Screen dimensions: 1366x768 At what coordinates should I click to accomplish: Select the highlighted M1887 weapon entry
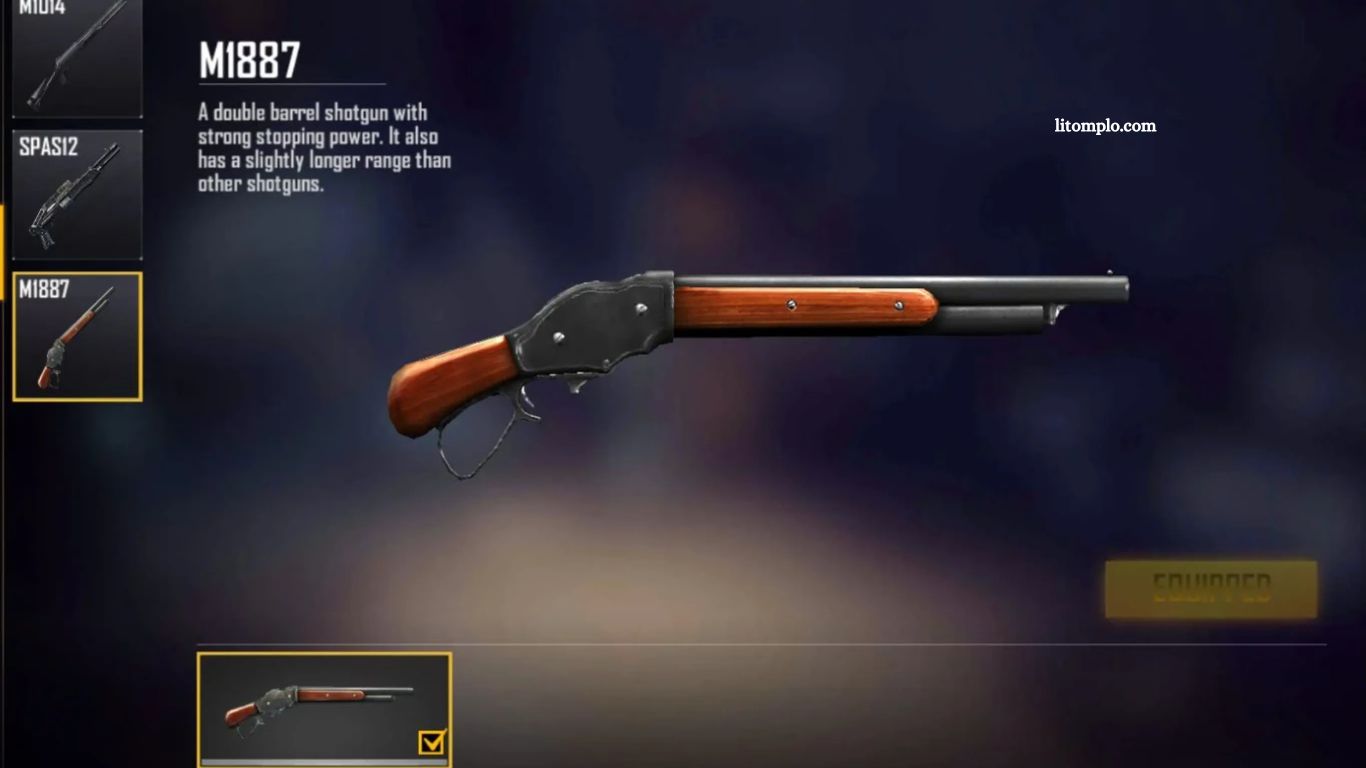coord(77,337)
